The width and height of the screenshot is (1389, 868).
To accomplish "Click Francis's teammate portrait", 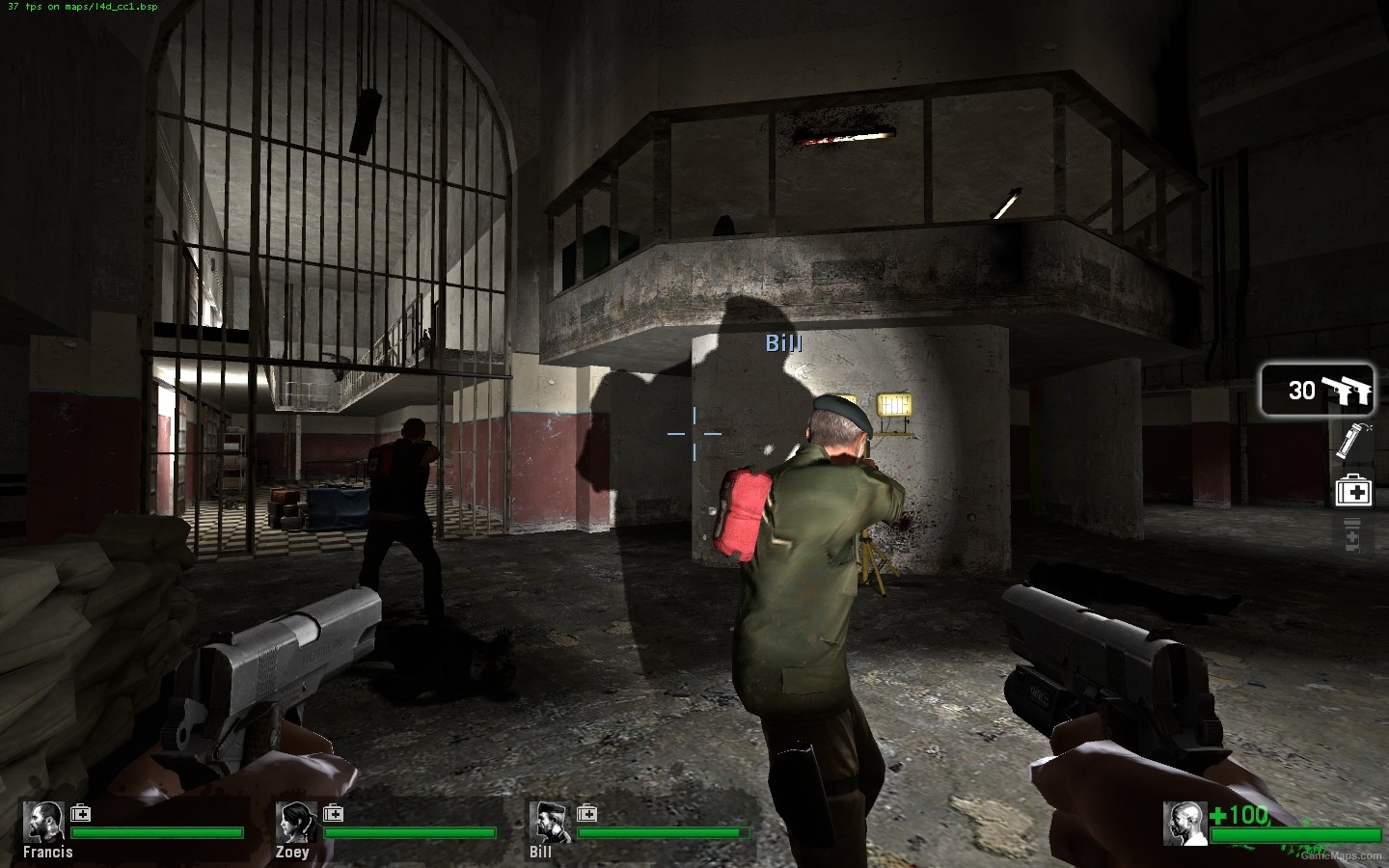I will pos(44,821).
